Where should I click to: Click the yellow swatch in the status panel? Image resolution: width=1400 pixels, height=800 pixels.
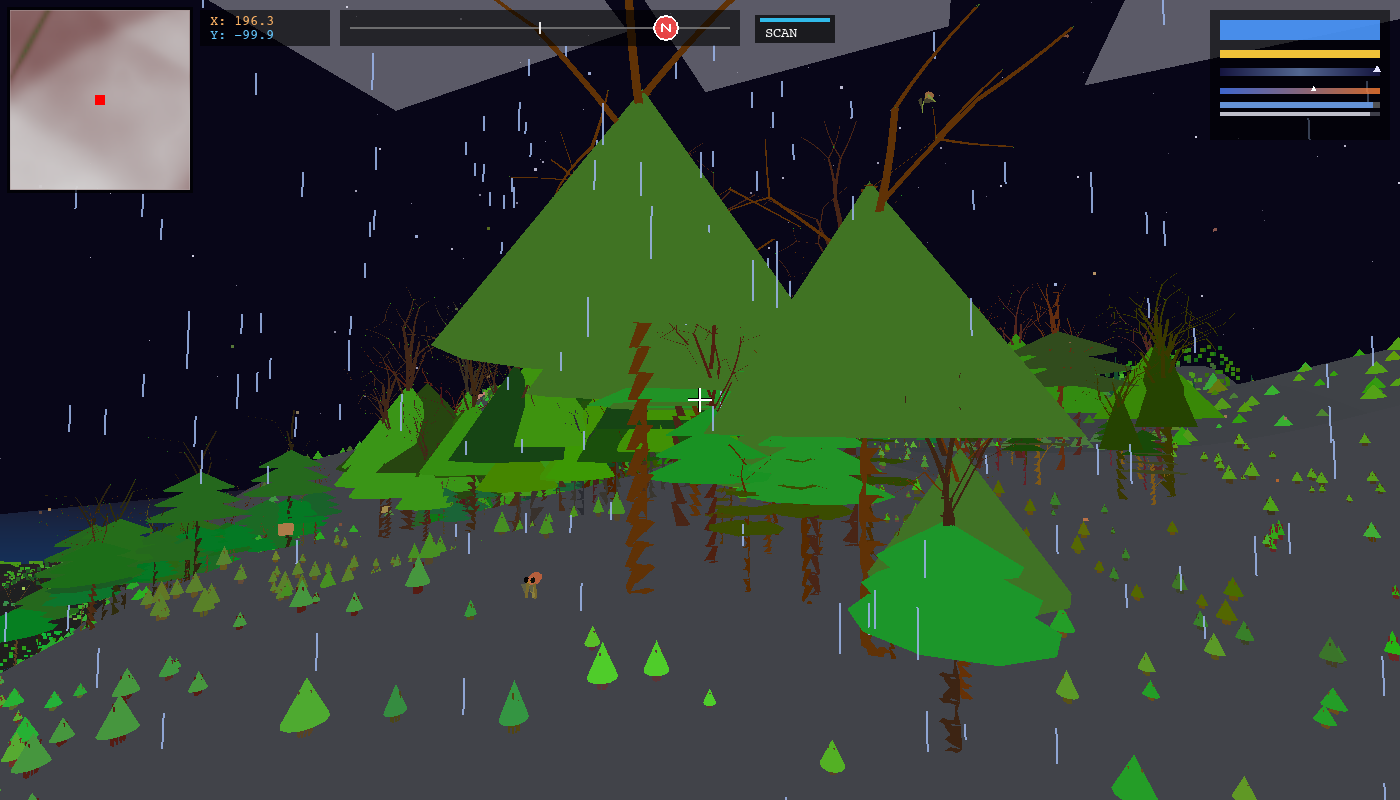(x=1300, y=53)
